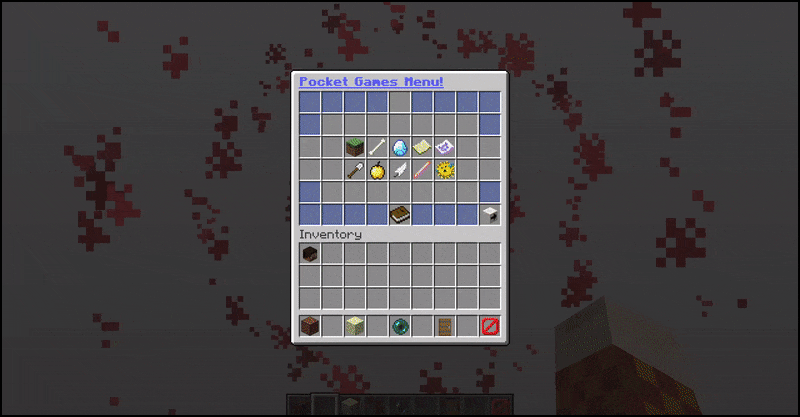The height and width of the screenshot is (417, 800).
Task: Select the pale yellow block hotbar slot
Action: 355,326
